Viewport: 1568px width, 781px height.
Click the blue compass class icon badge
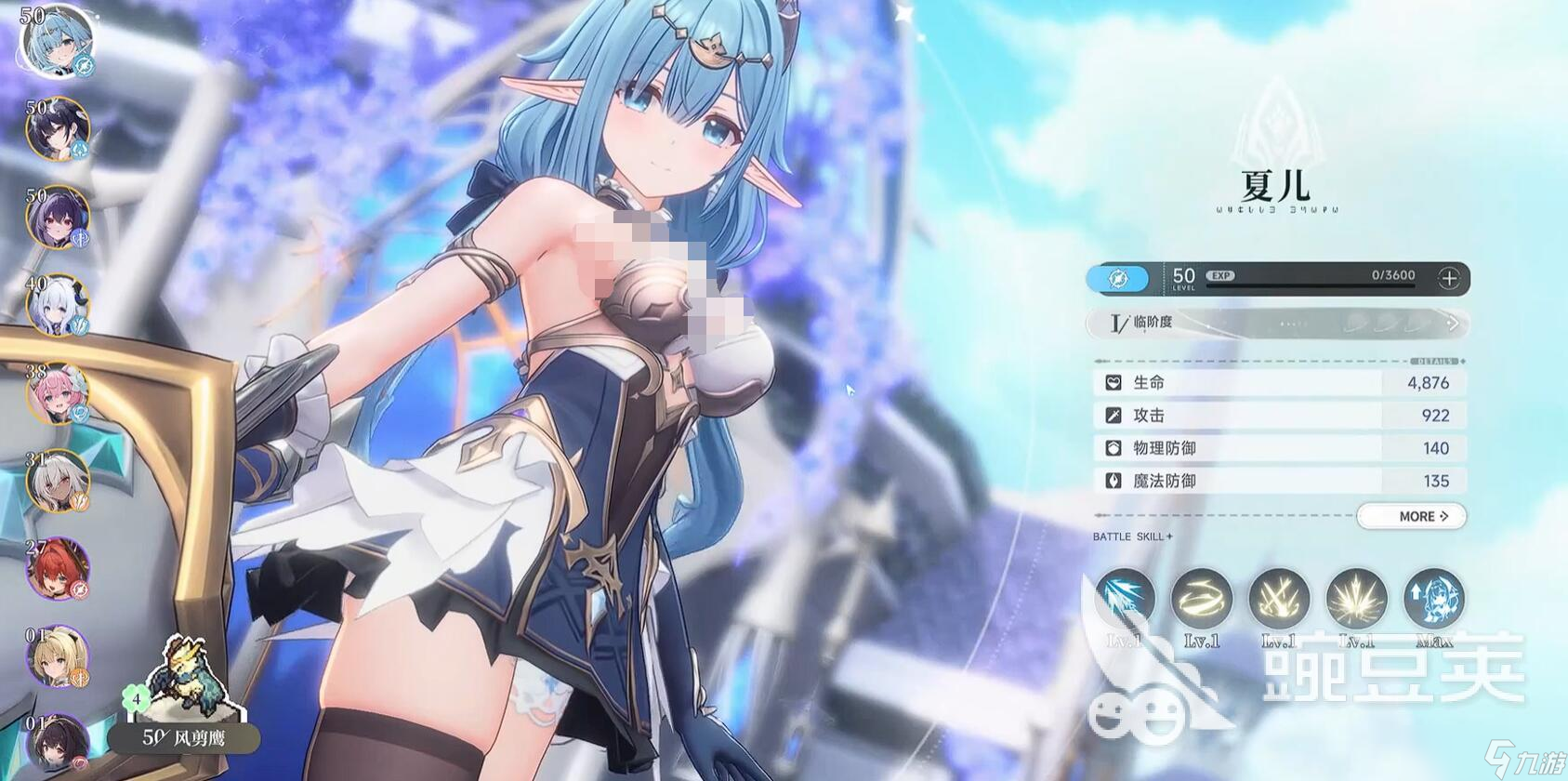[1118, 278]
